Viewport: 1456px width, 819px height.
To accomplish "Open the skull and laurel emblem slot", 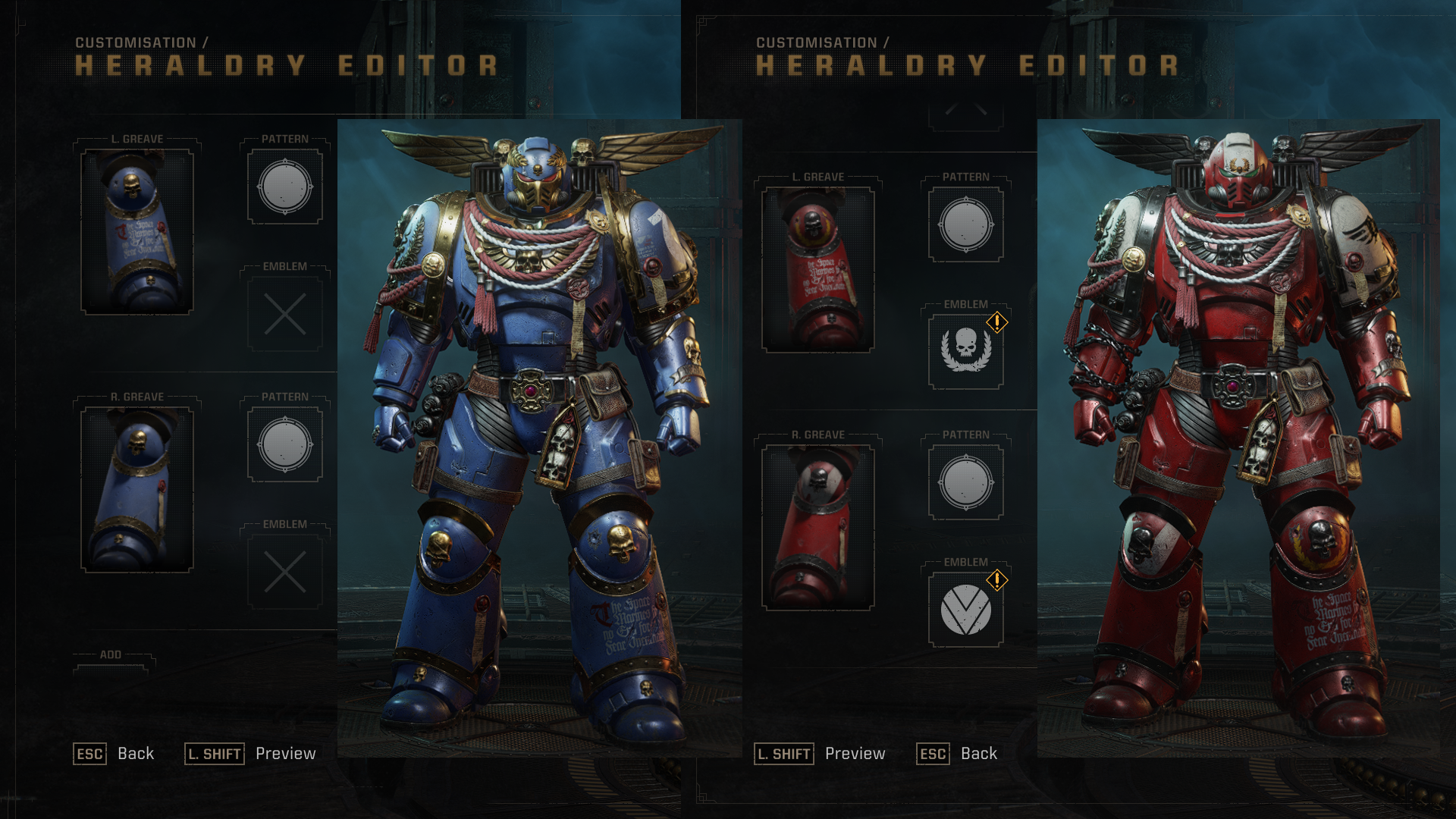I will pyautogui.click(x=965, y=351).
